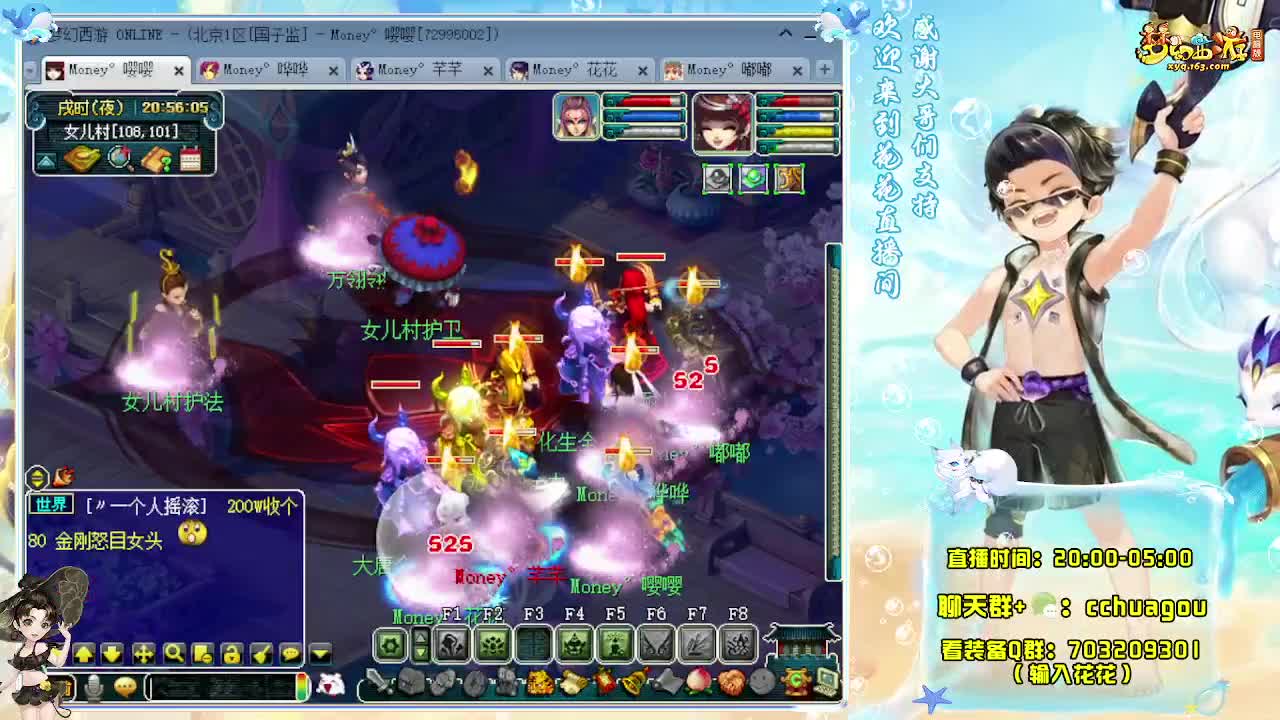
Task: Open the calendar activity icon in the top-left panel
Action: [190, 158]
